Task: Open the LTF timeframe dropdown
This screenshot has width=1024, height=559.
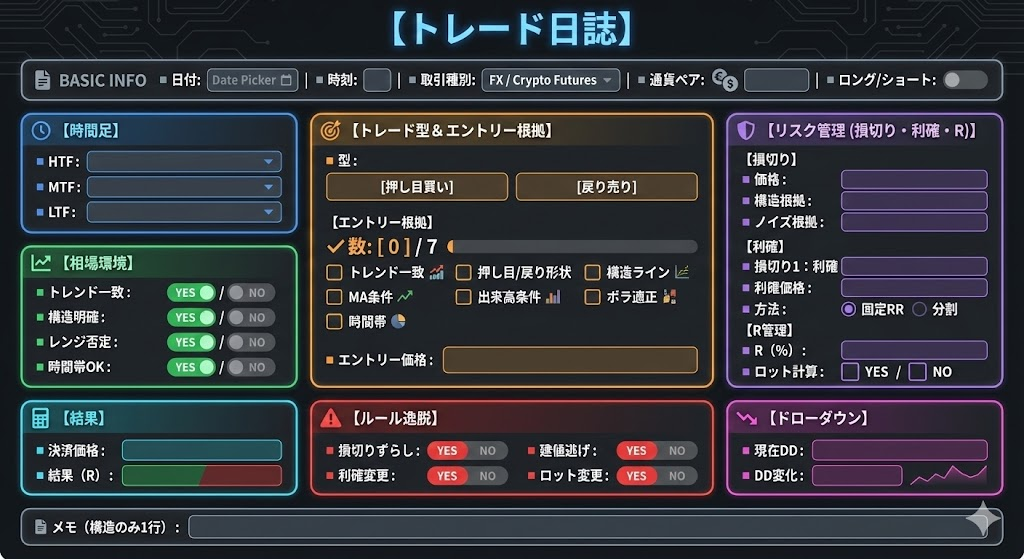Action: pos(184,212)
